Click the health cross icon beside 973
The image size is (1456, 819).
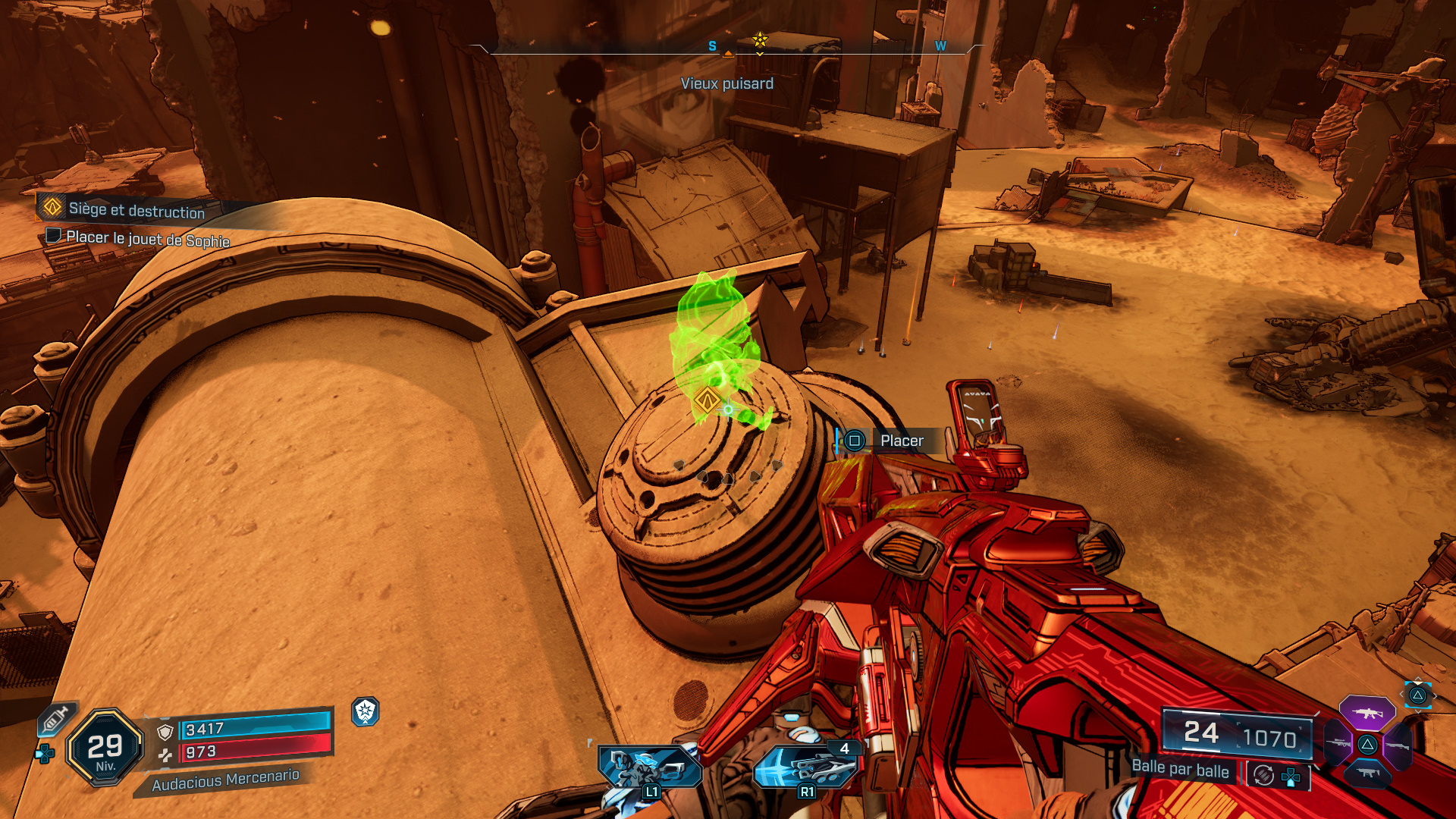(166, 756)
